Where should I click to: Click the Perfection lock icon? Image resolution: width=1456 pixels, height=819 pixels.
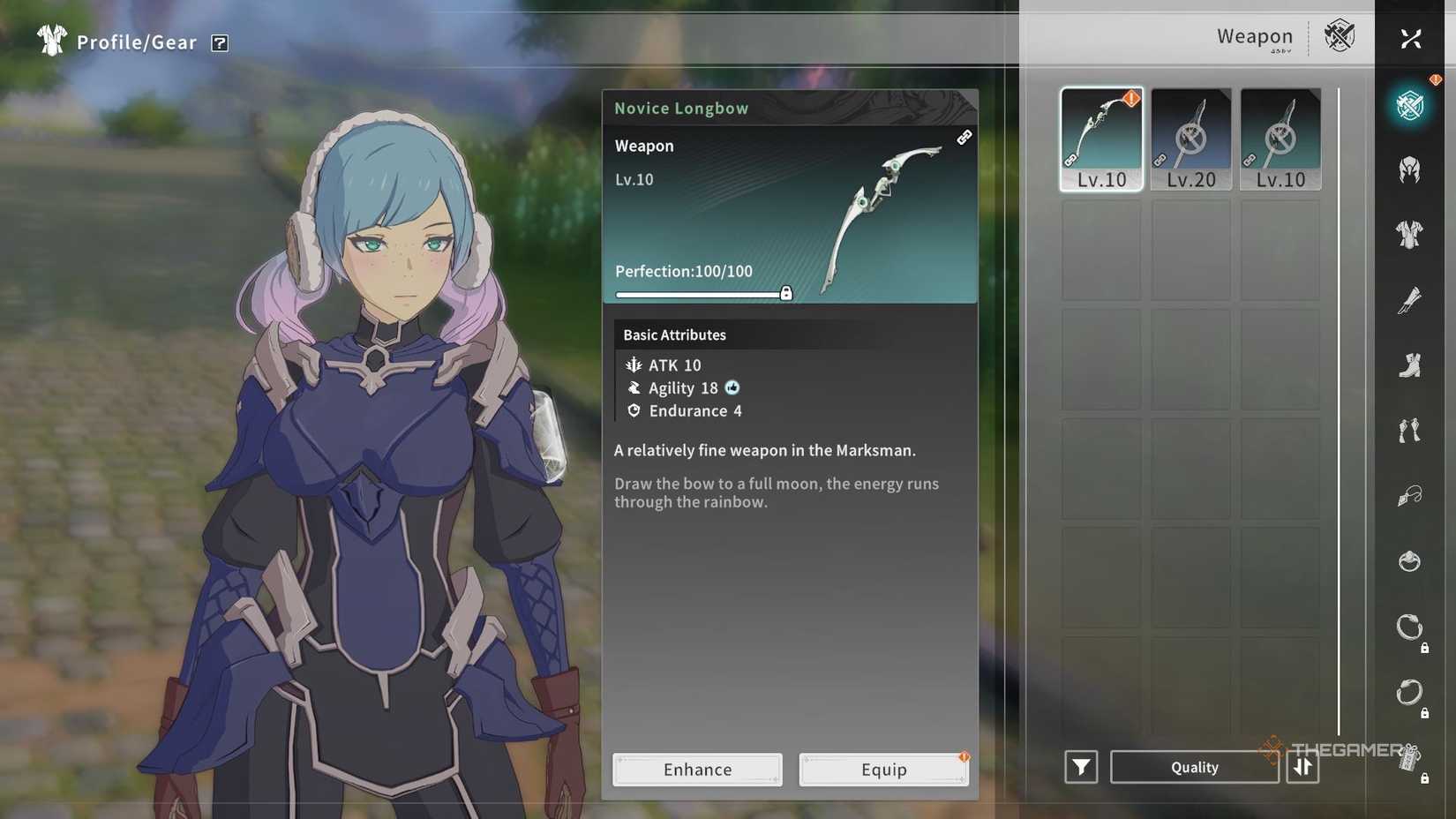coord(786,294)
